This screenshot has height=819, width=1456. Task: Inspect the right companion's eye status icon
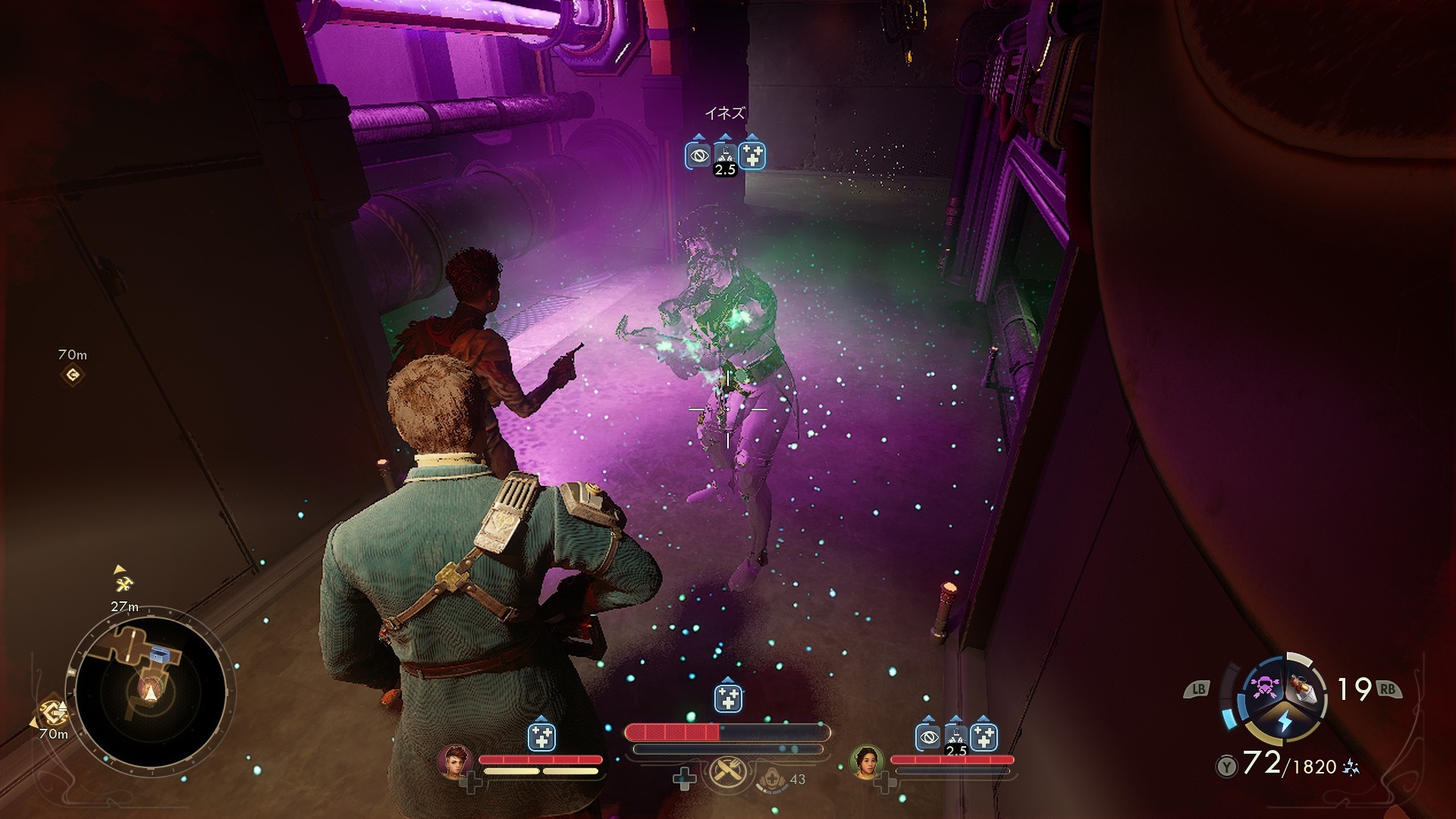pyautogui.click(x=927, y=736)
